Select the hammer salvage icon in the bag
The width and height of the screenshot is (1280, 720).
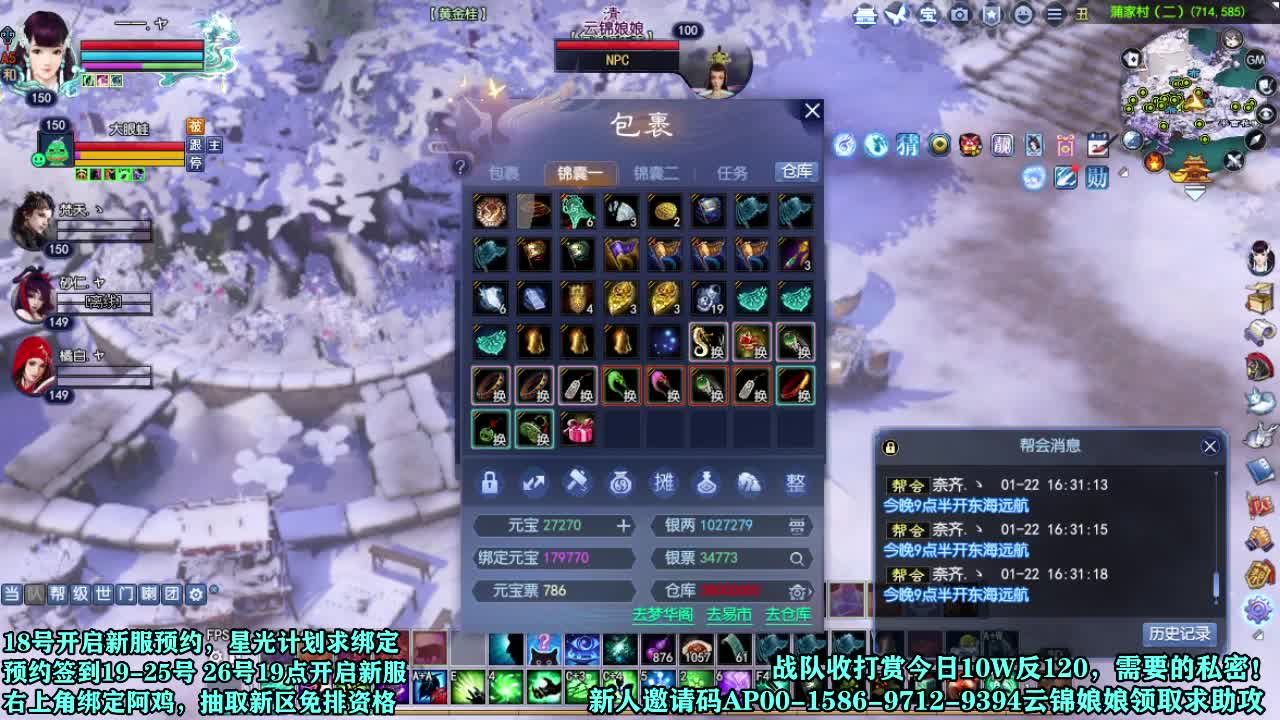[x=578, y=483]
